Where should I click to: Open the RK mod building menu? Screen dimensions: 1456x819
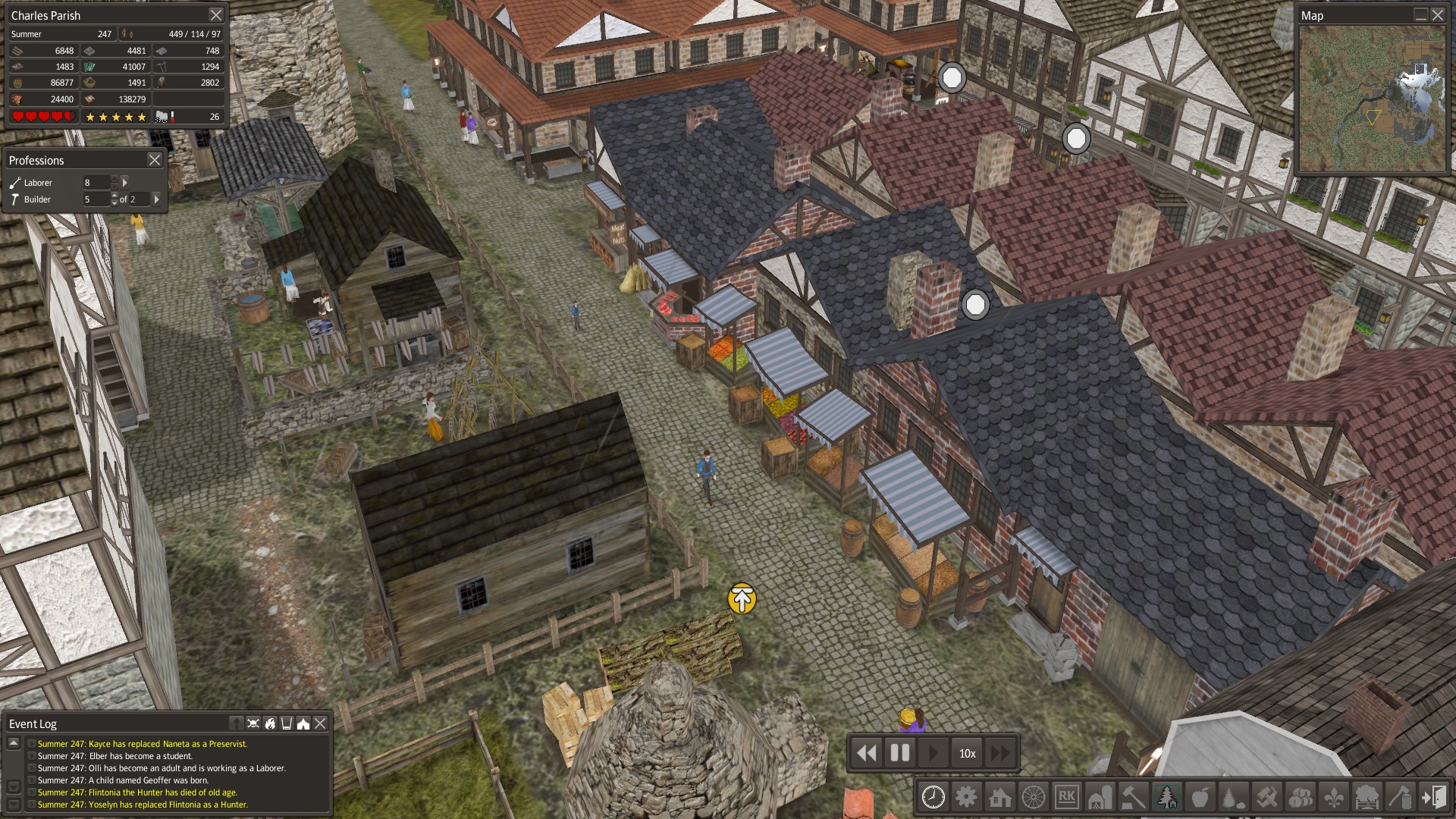point(1068,798)
